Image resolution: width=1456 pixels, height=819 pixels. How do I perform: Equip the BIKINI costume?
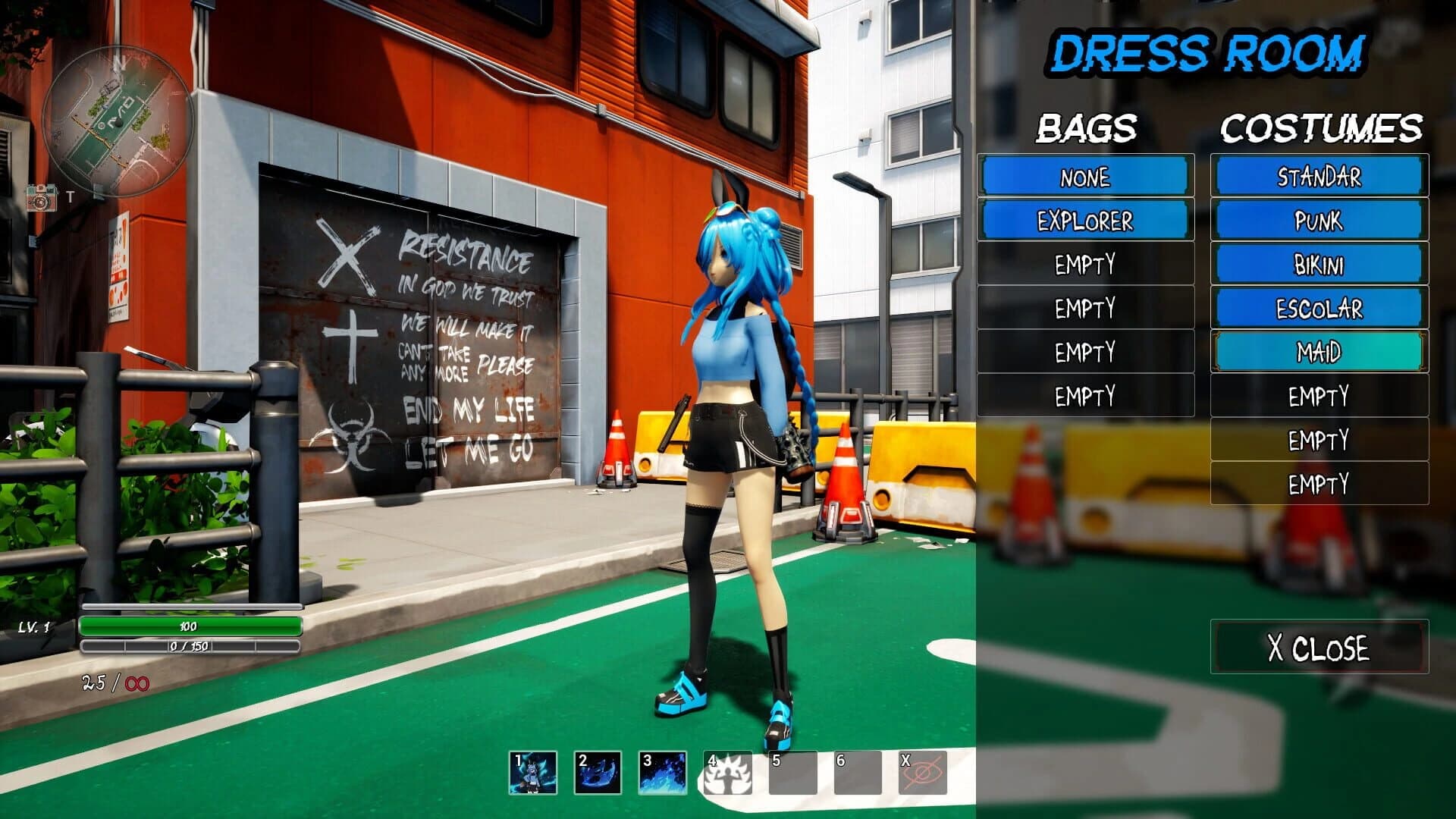(1319, 265)
